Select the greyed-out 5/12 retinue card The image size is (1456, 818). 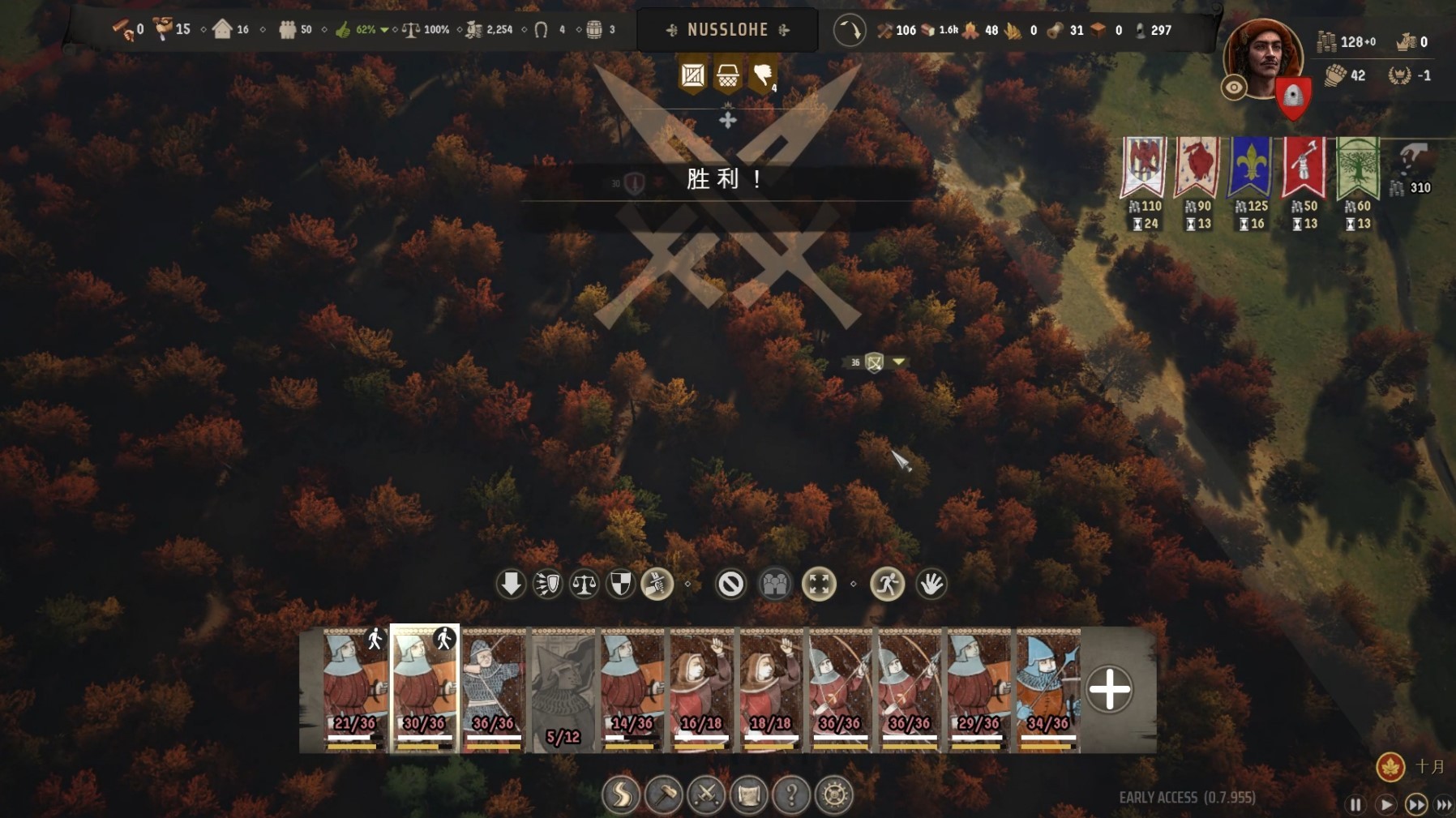tap(563, 690)
